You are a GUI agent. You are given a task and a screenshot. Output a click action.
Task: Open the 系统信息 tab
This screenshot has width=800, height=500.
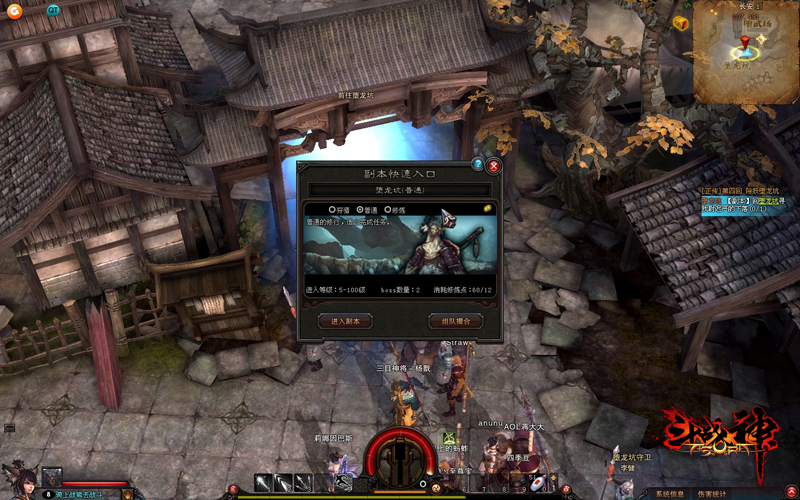[669, 494]
